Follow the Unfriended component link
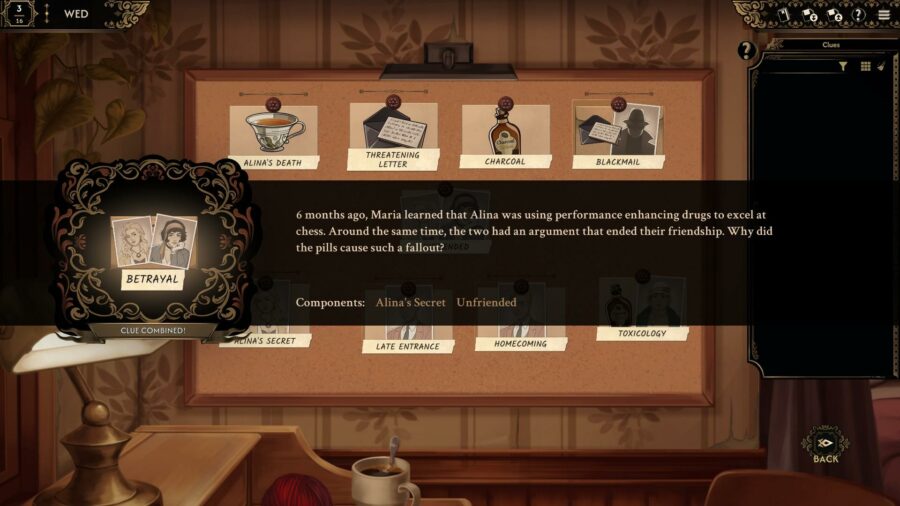The image size is (900, 506). (486, 302)
